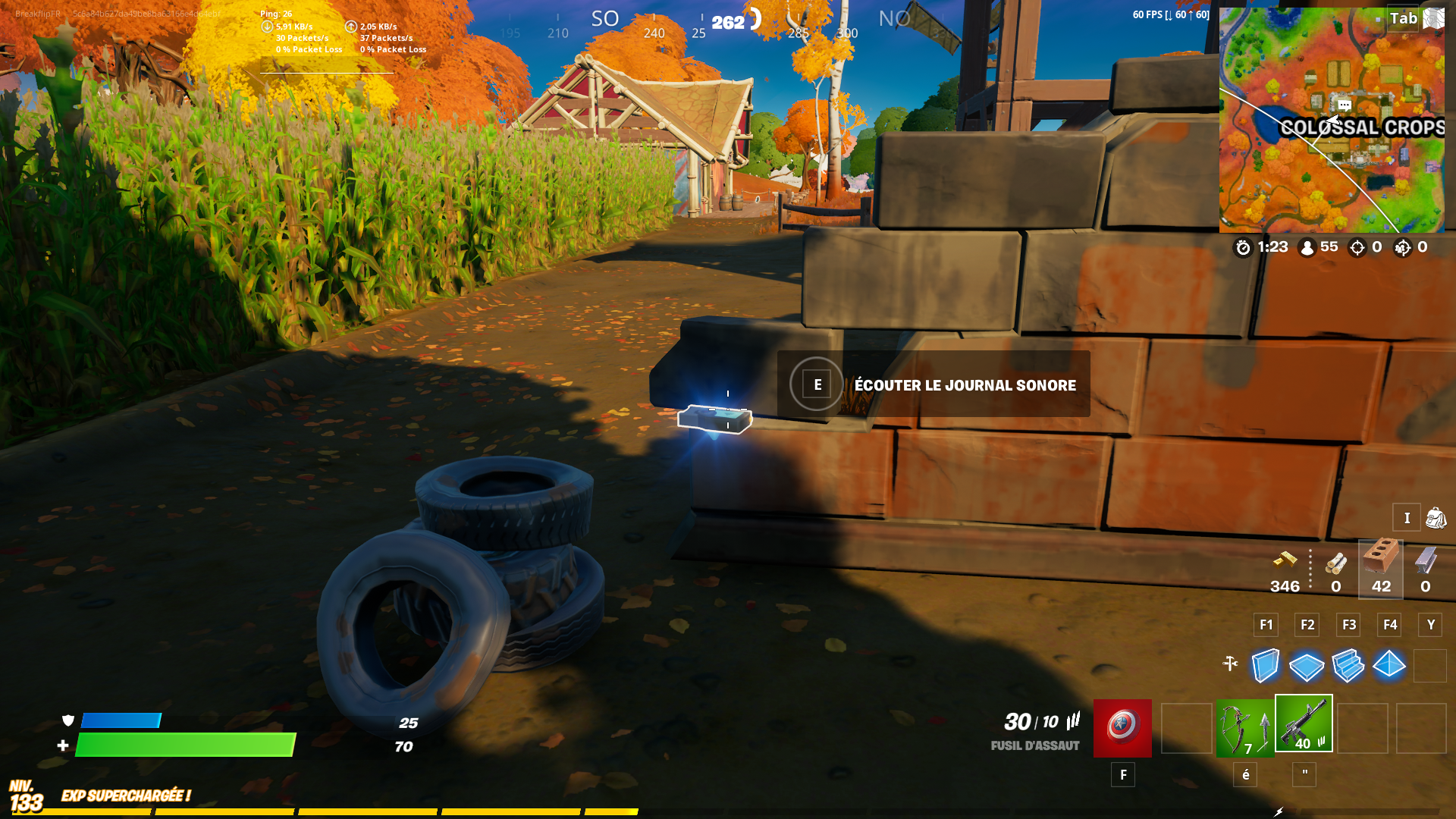Click the gold bars icon showing 346
This screenshot has width=1456, height=819.
pos(1285,563)
